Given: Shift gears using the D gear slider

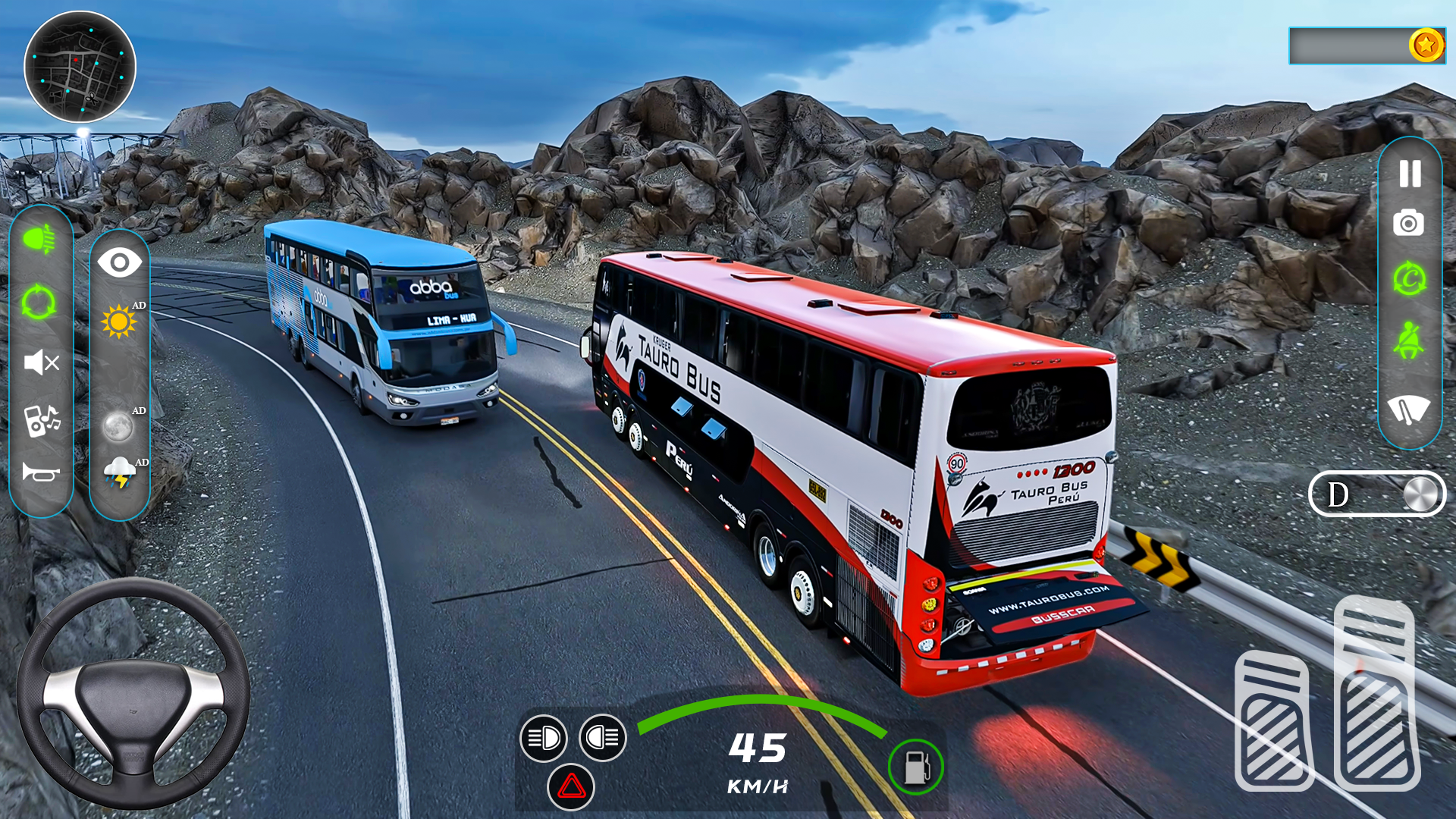Looking at the screenshot, I should pos(1376,494).
